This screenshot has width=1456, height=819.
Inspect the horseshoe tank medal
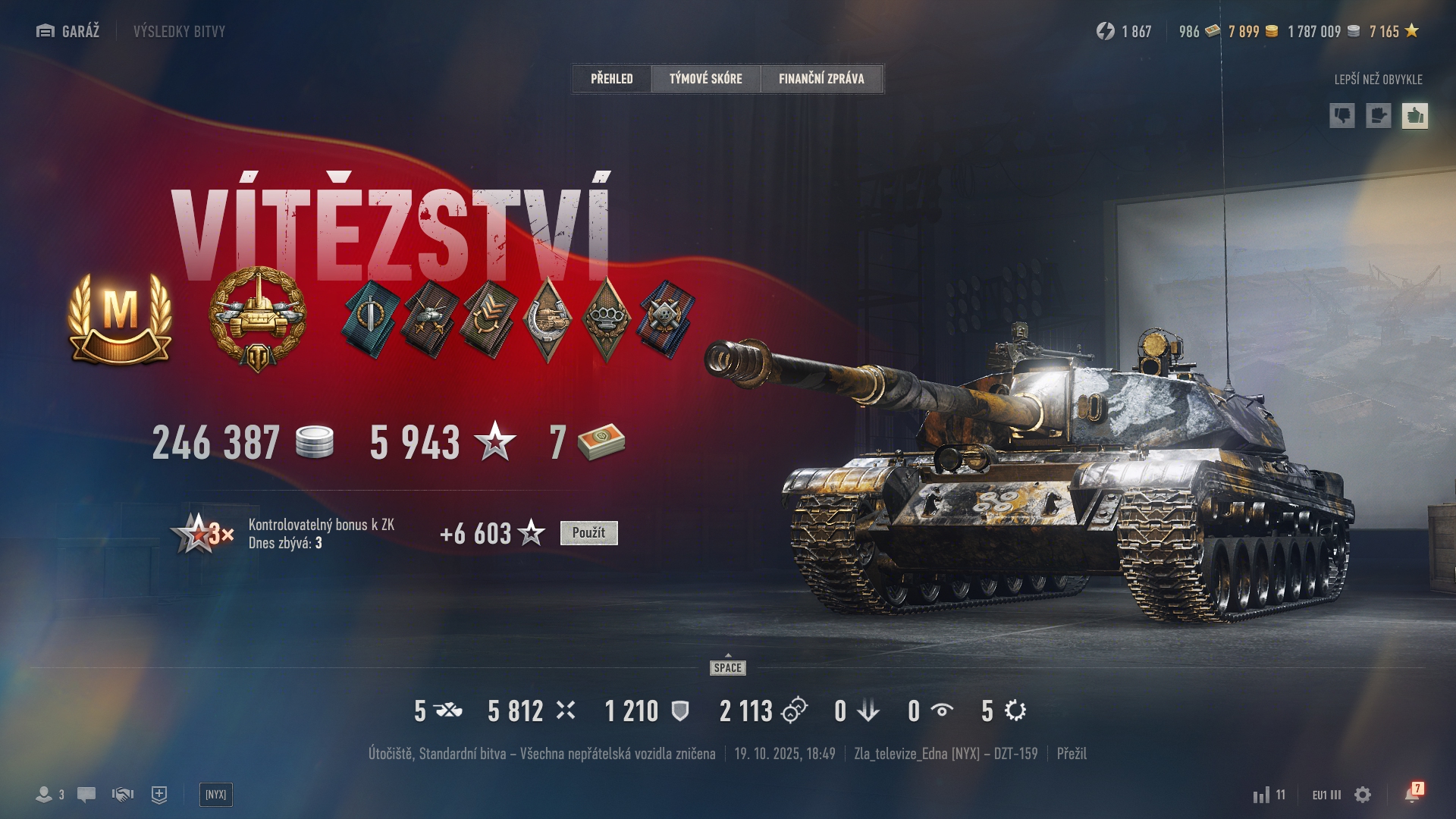(548, 318)
